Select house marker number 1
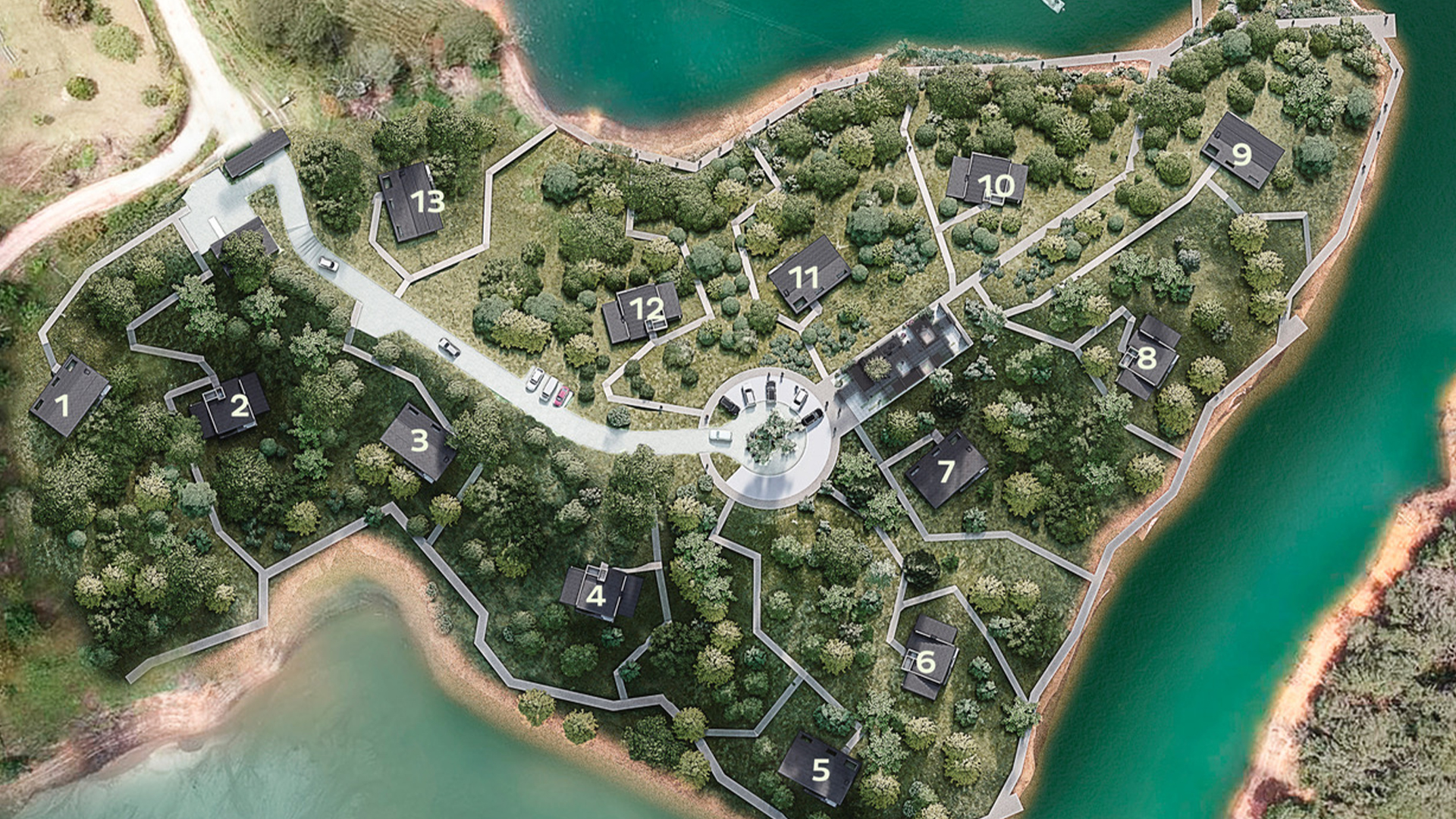The width and height of the screenshot is (1456, 819). tap(62, 405)
